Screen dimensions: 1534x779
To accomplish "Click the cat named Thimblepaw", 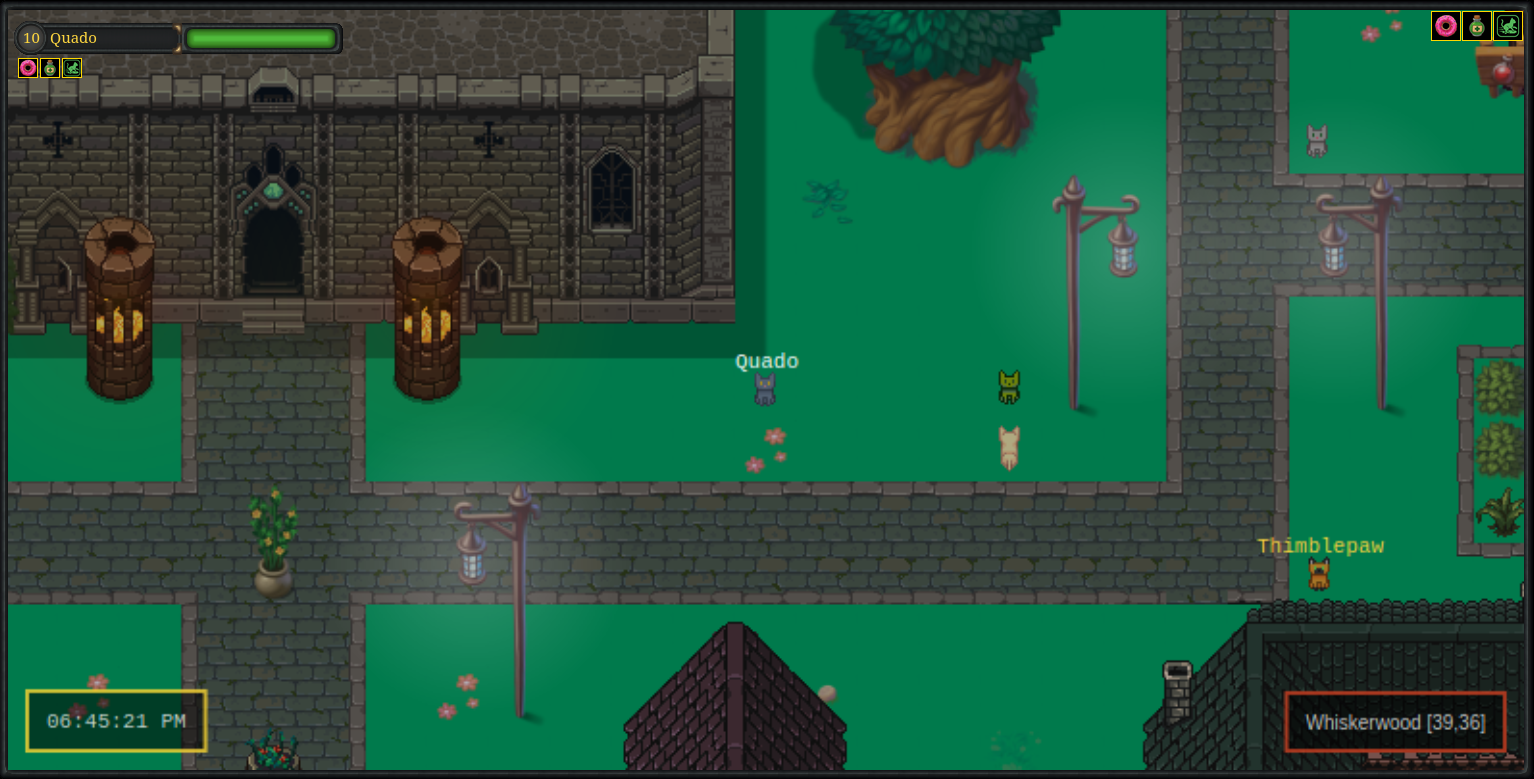I will click(1318, 574).
